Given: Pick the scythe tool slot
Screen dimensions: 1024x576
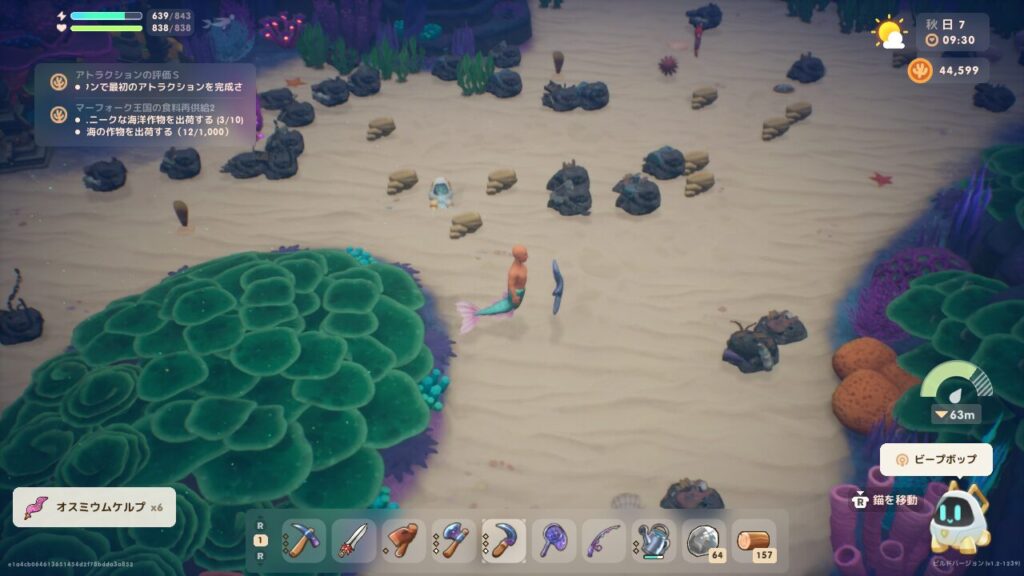Looking at the screenshot, I should click(x=504, y=541).
